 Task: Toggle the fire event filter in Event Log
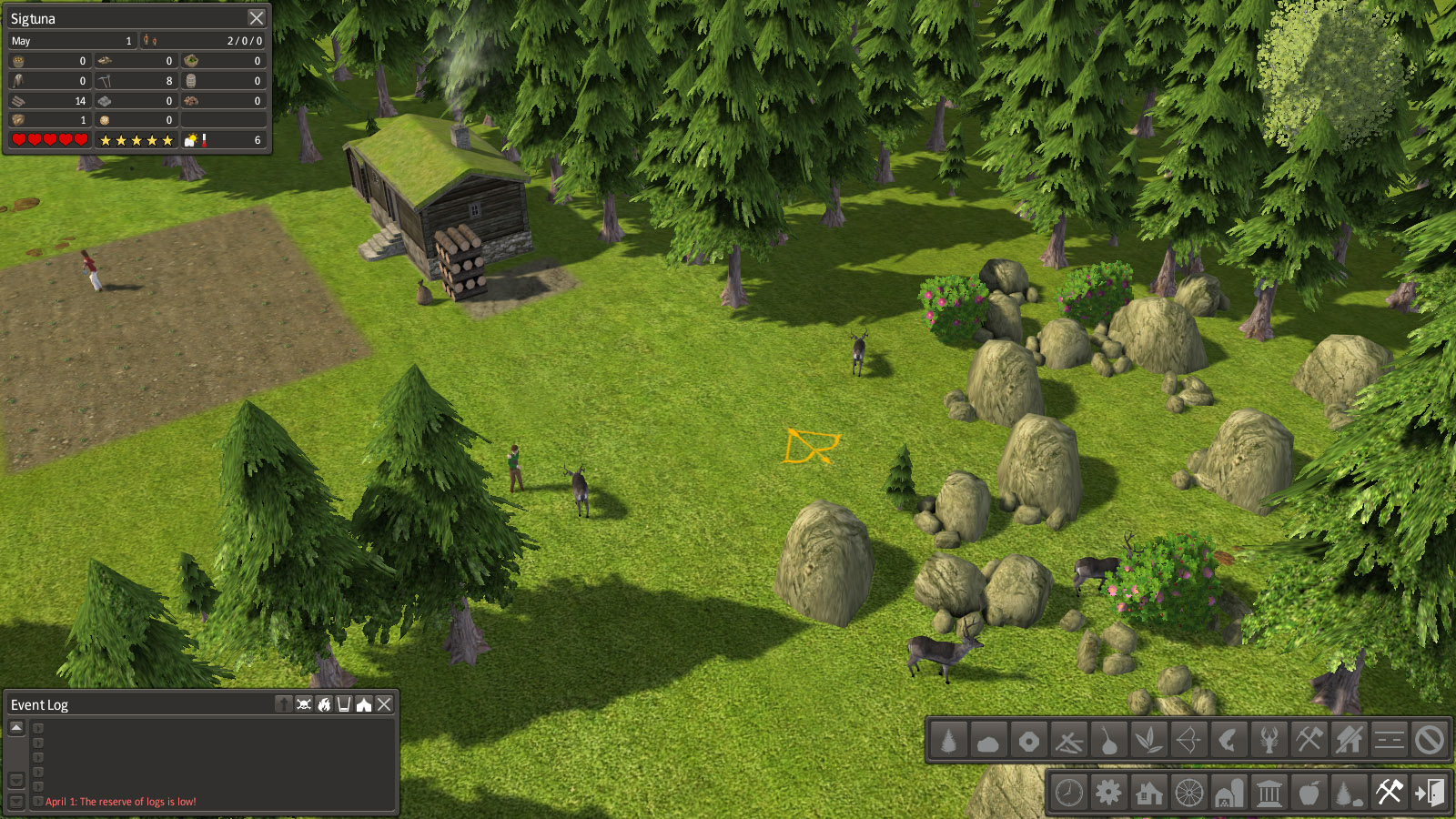point(324,704)
